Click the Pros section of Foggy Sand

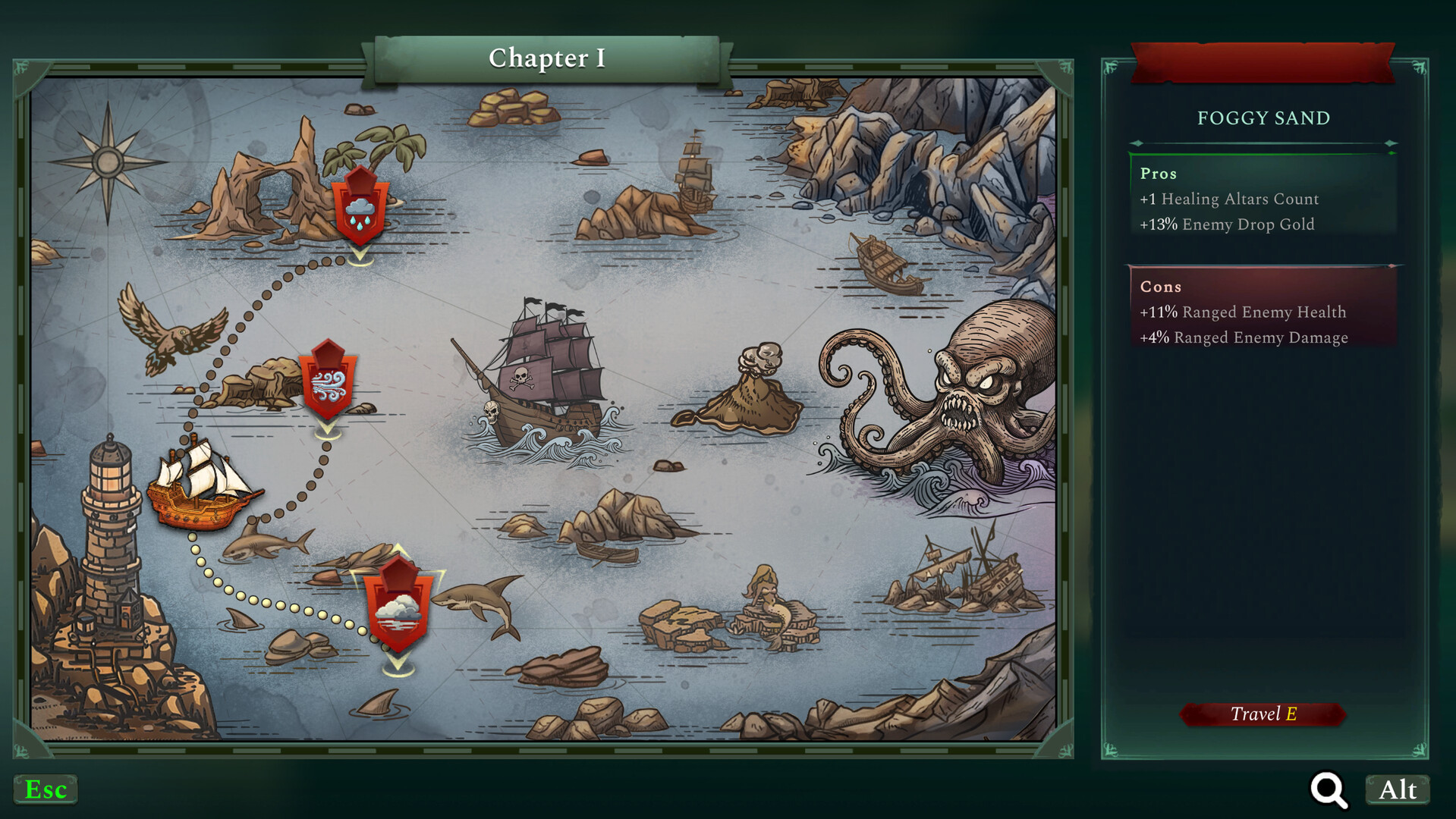click(1263, 197)
